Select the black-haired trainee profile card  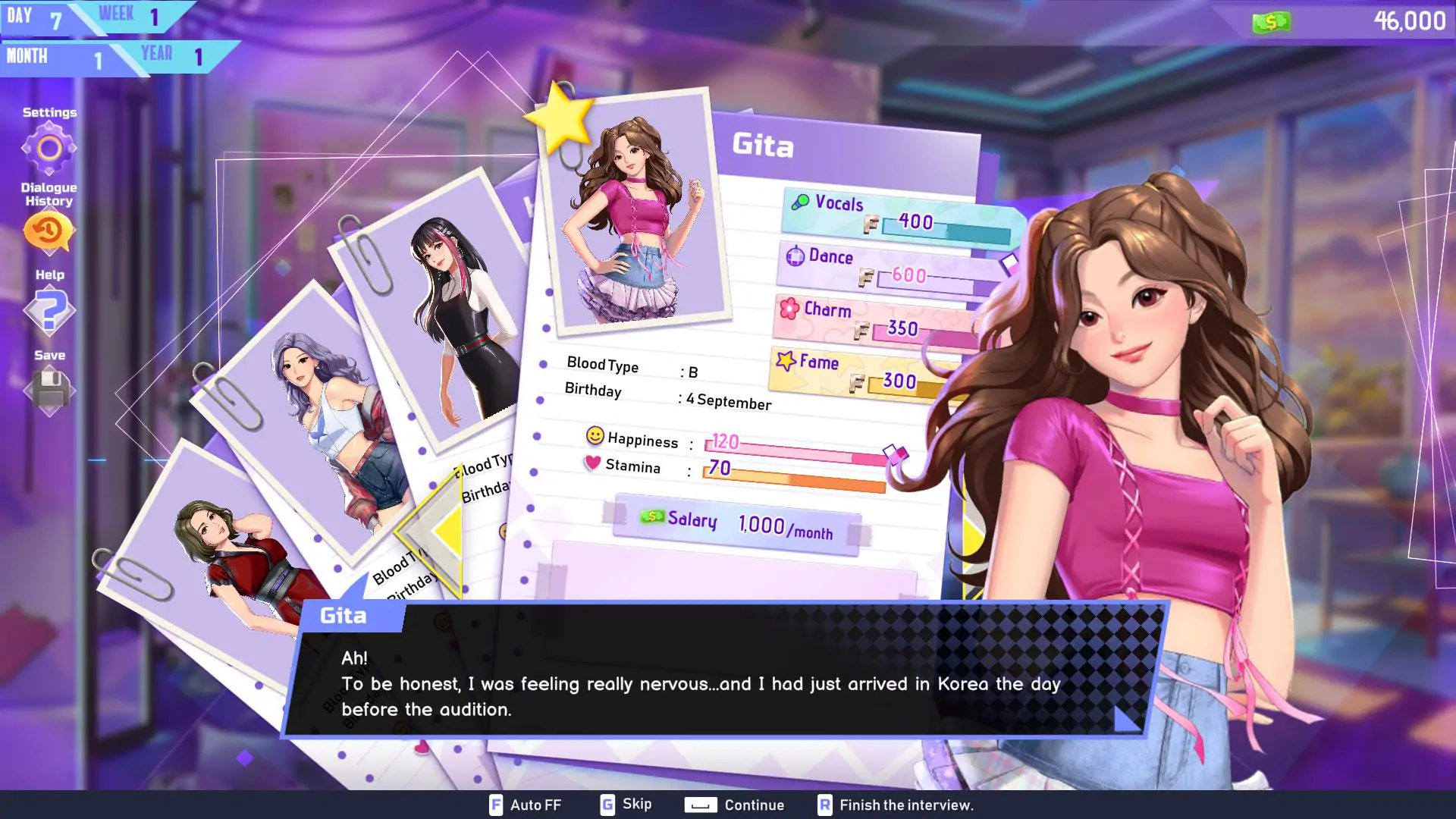447,311
